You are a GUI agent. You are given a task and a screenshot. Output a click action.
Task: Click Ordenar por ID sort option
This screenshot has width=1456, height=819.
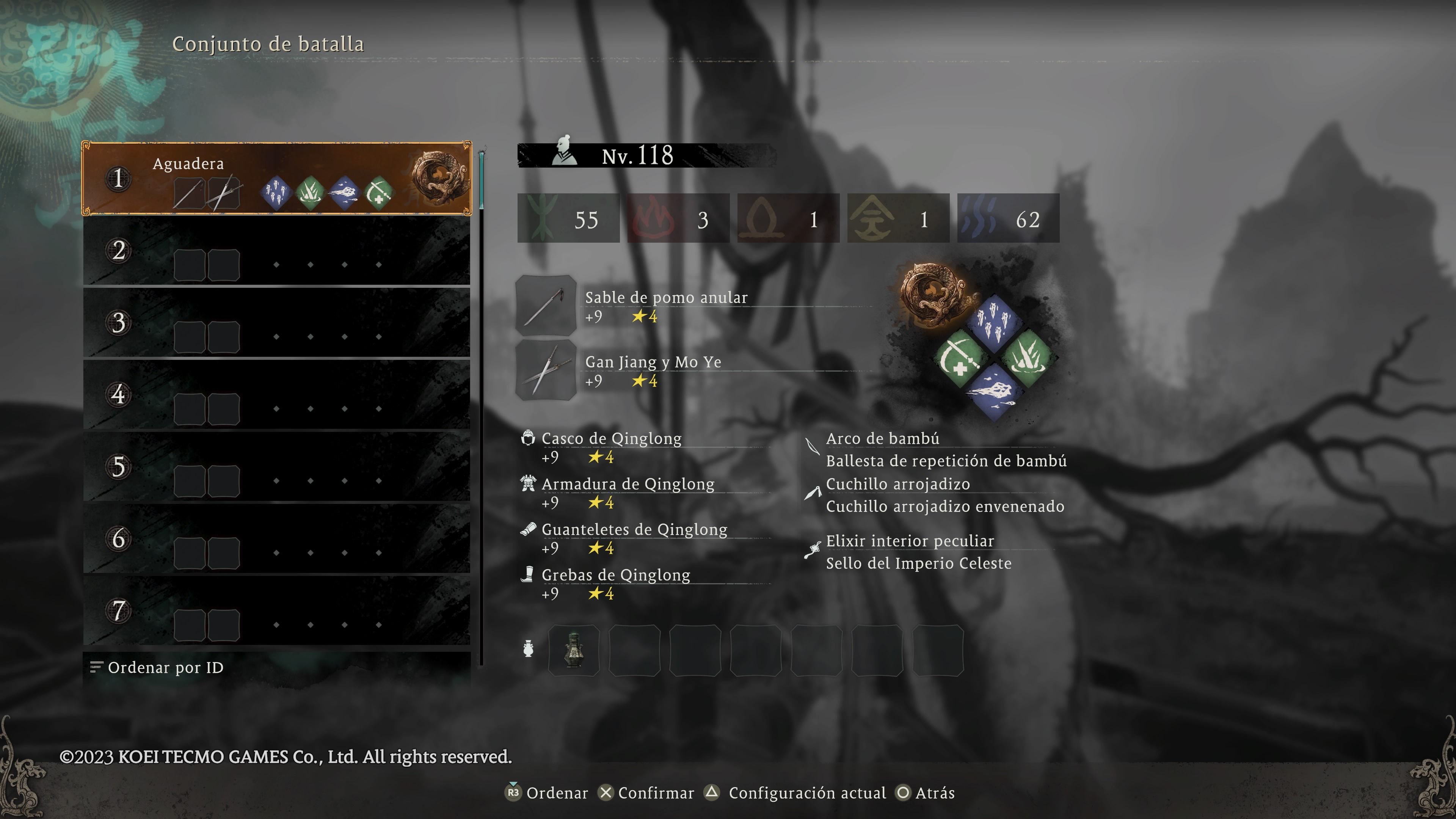pos(165,667)
